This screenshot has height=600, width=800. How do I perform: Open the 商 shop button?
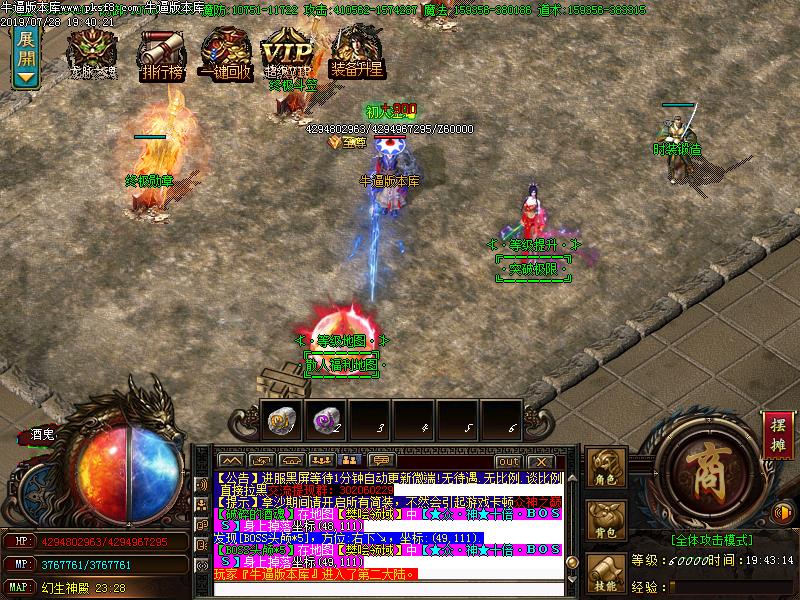[x=711, y=463]
